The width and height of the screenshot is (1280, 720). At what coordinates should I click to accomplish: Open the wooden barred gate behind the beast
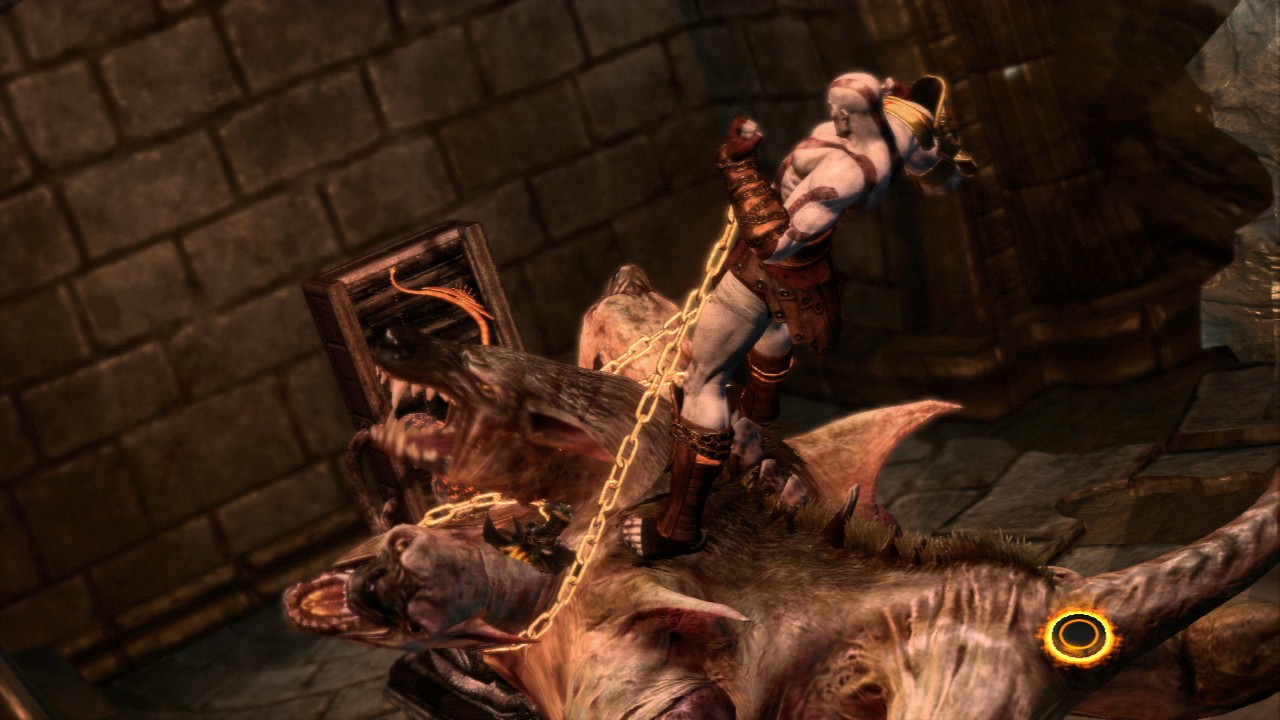pos(400,280)
